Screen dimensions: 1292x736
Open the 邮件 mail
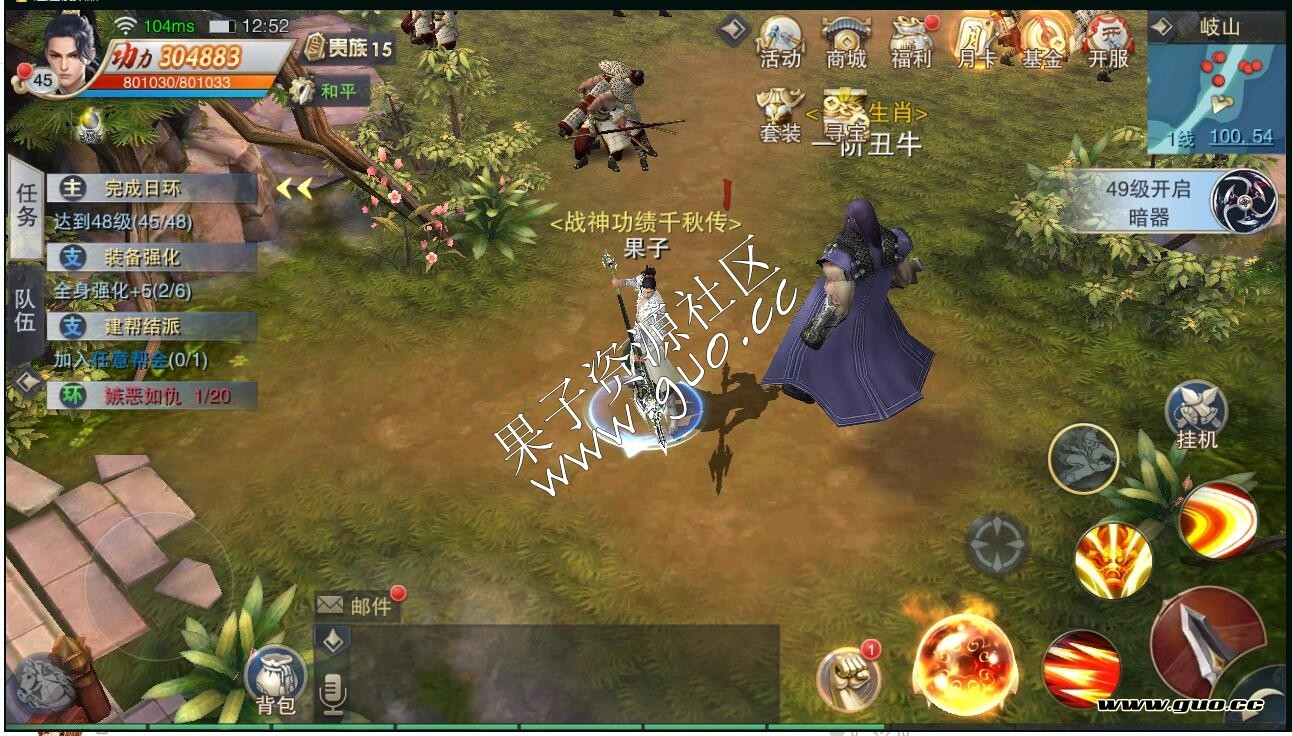click(358, 606)
